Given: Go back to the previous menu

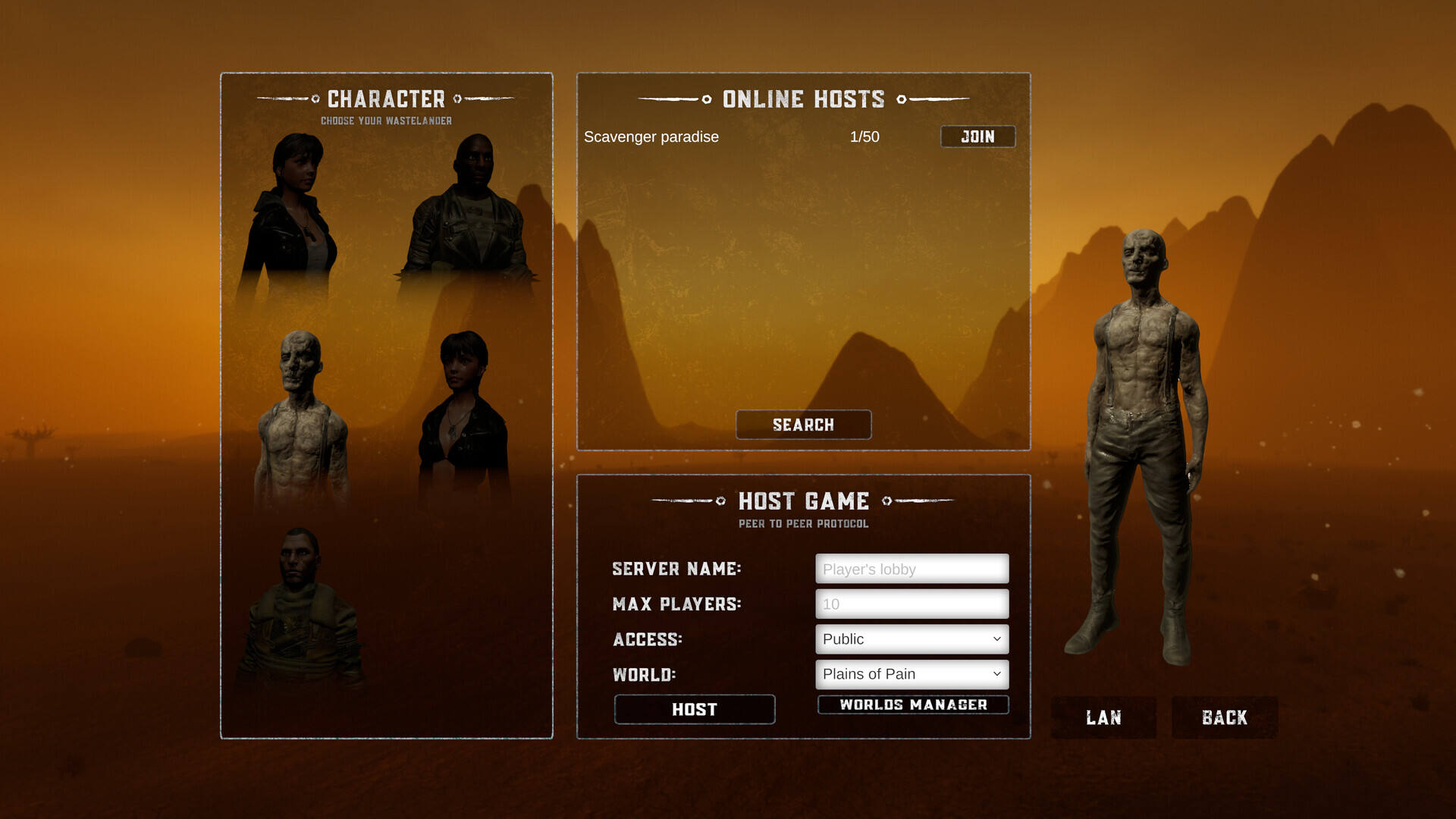Looking at the screenshot, I should (x=1224, y=717).
